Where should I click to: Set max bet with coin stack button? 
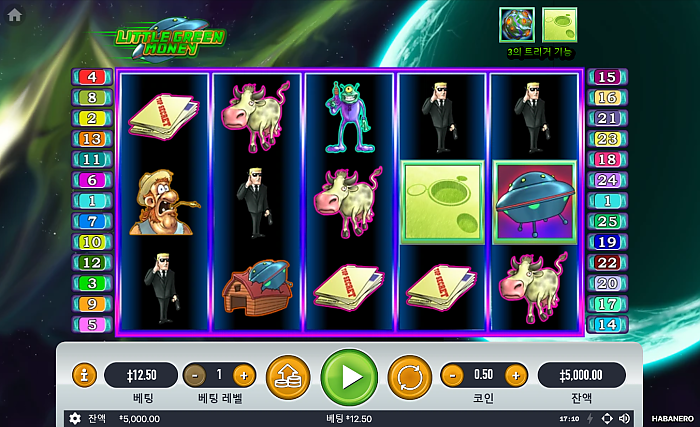288,376
